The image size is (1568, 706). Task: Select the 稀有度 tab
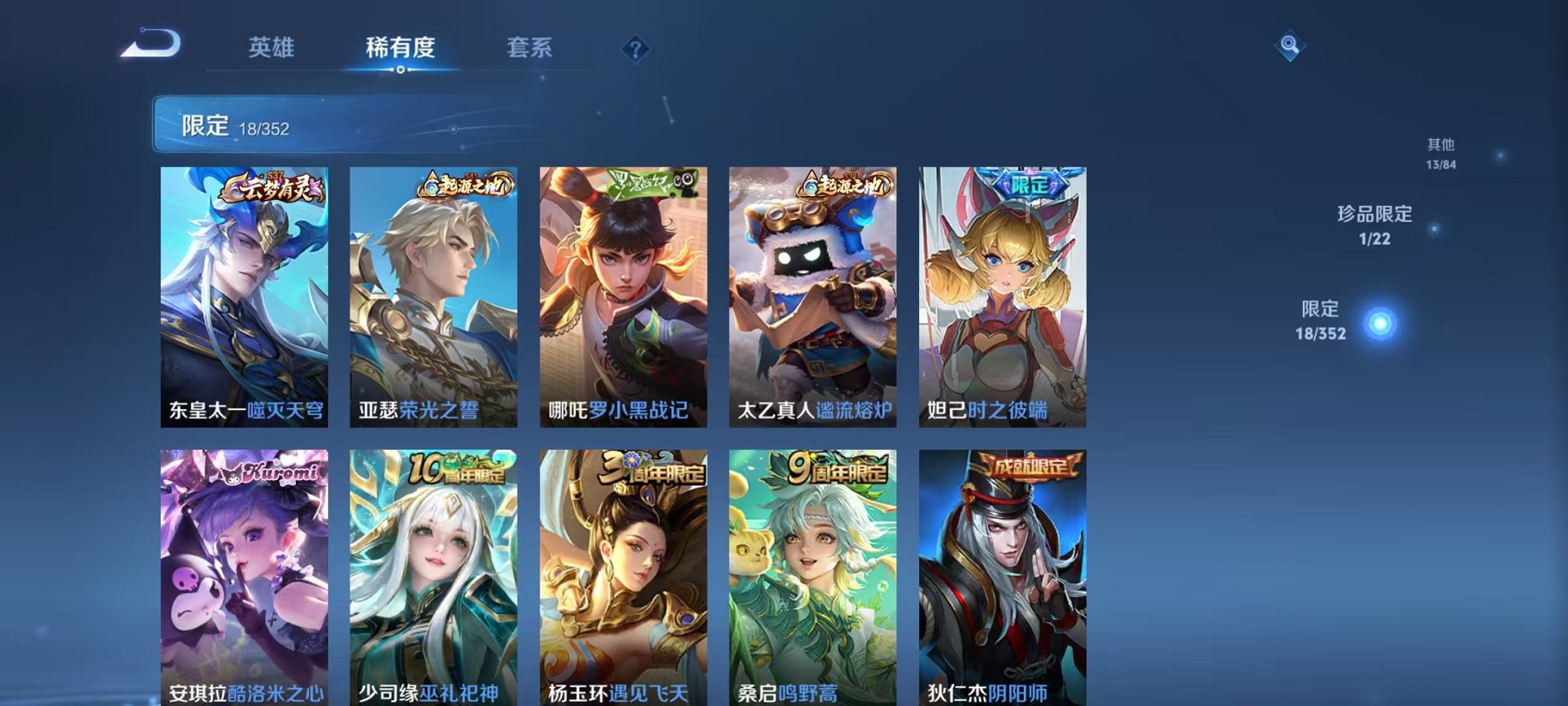400,46
